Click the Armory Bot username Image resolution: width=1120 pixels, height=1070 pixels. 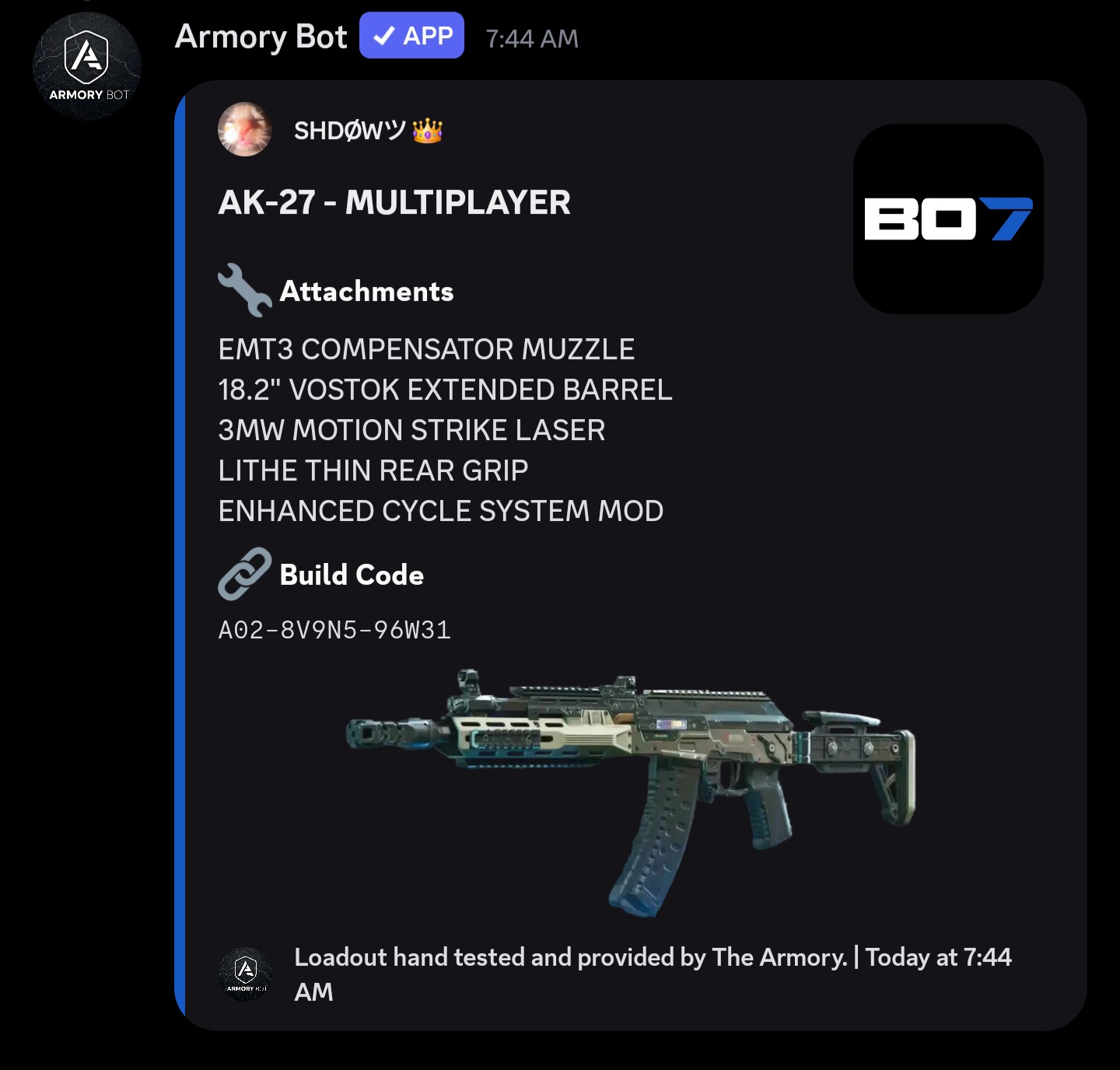pos(261,36)
